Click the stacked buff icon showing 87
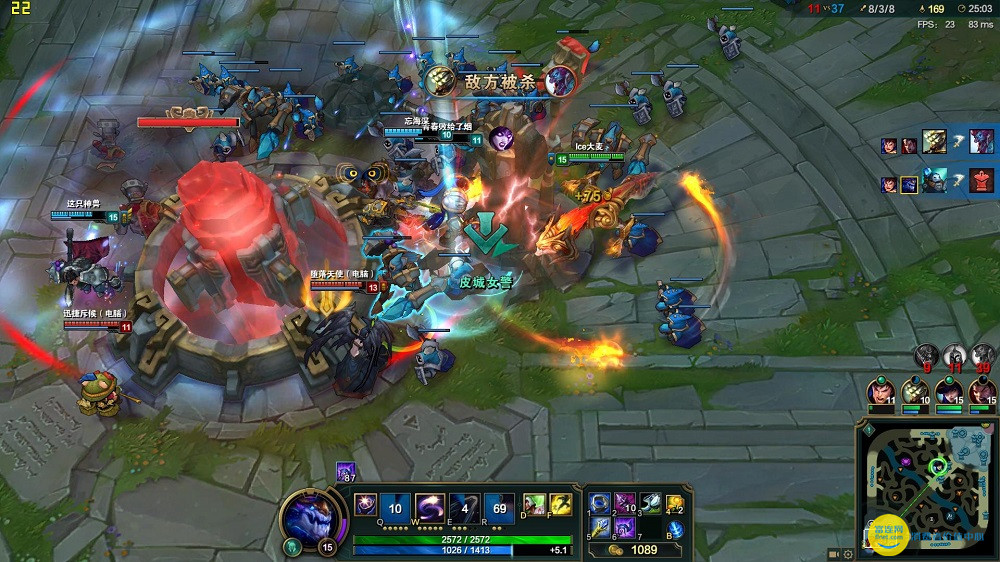 click(345, 471)
